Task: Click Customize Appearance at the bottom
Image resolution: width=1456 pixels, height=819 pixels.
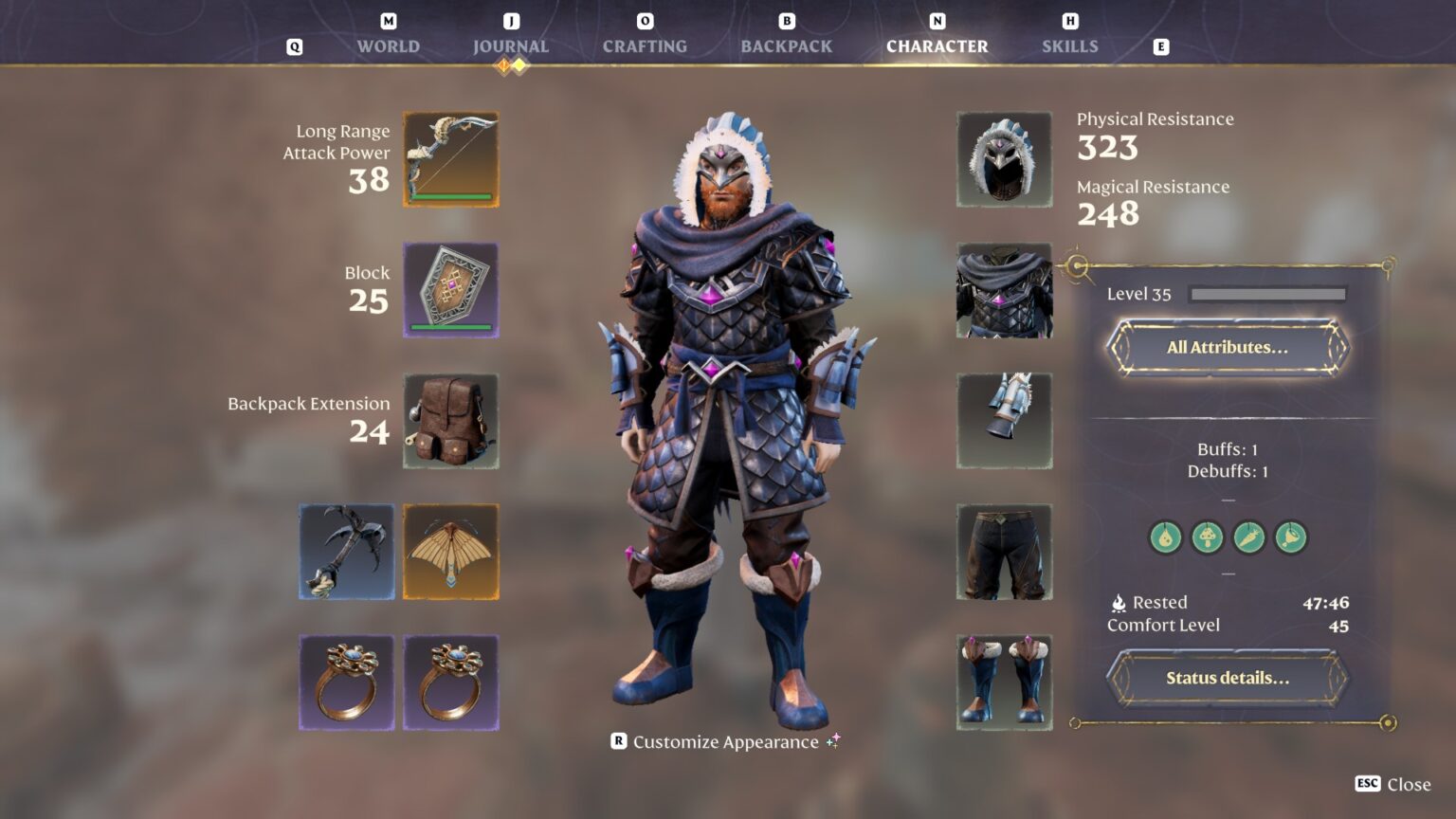Action: [x=726, y=742]
